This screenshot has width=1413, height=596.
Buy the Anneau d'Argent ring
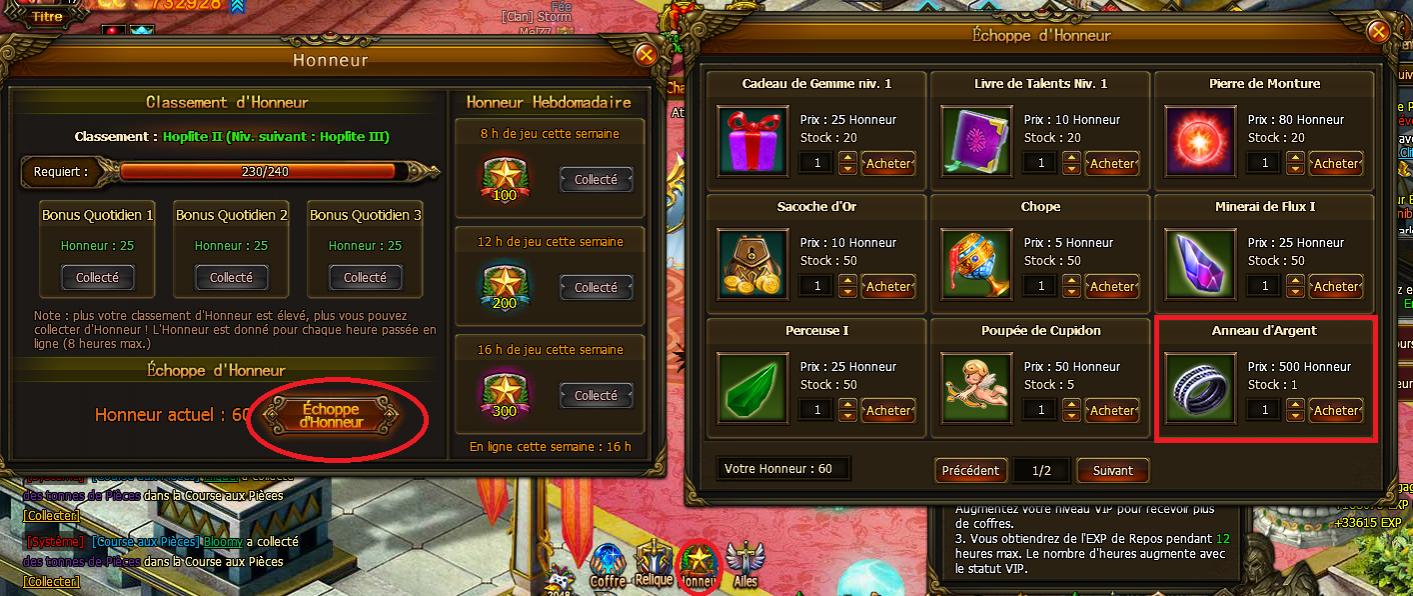tap(1336, 410)
